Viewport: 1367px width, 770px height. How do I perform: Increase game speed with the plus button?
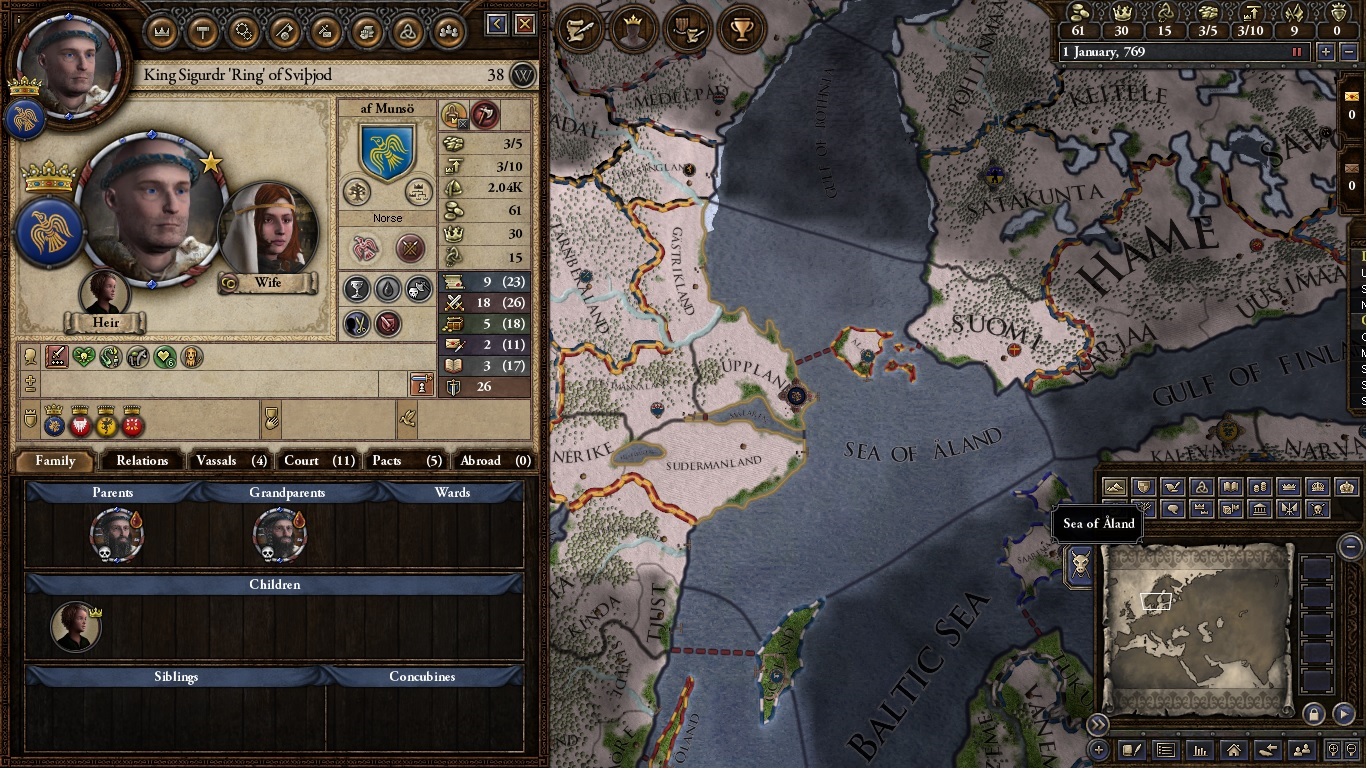pyautogui.click(x=1326, y=52)
